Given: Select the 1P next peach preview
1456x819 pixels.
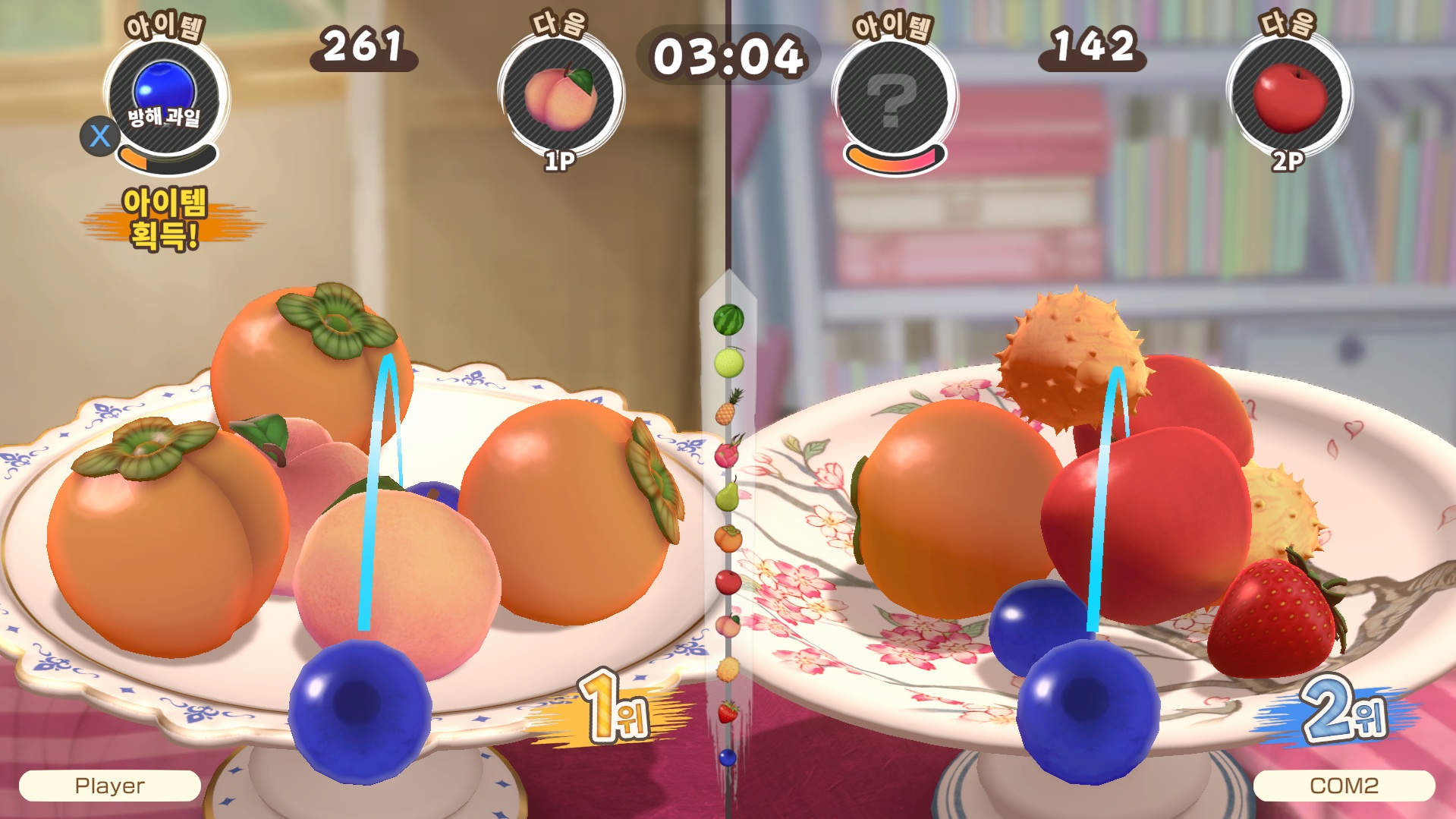Looking at the screenshot, I should [561, 96].
